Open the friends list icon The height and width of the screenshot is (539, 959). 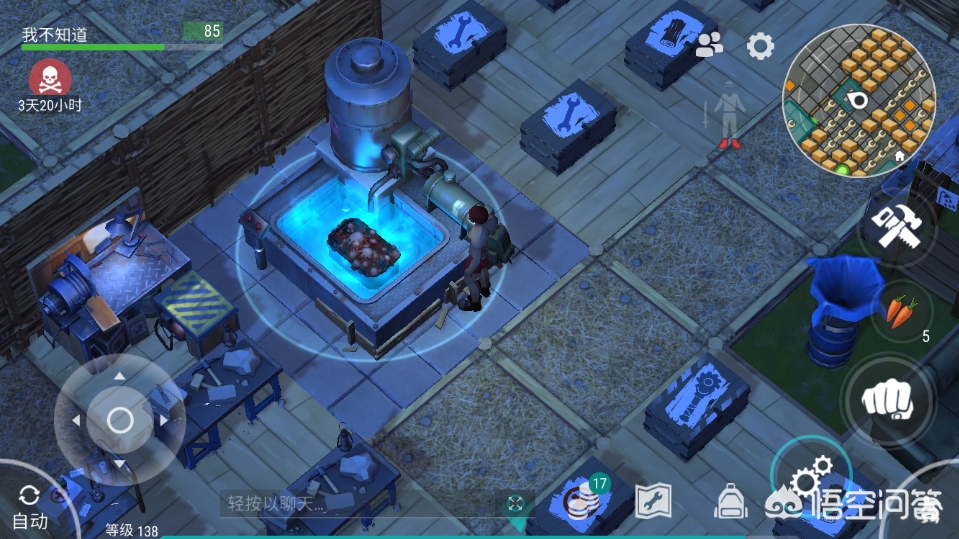(x=709, y=44)
